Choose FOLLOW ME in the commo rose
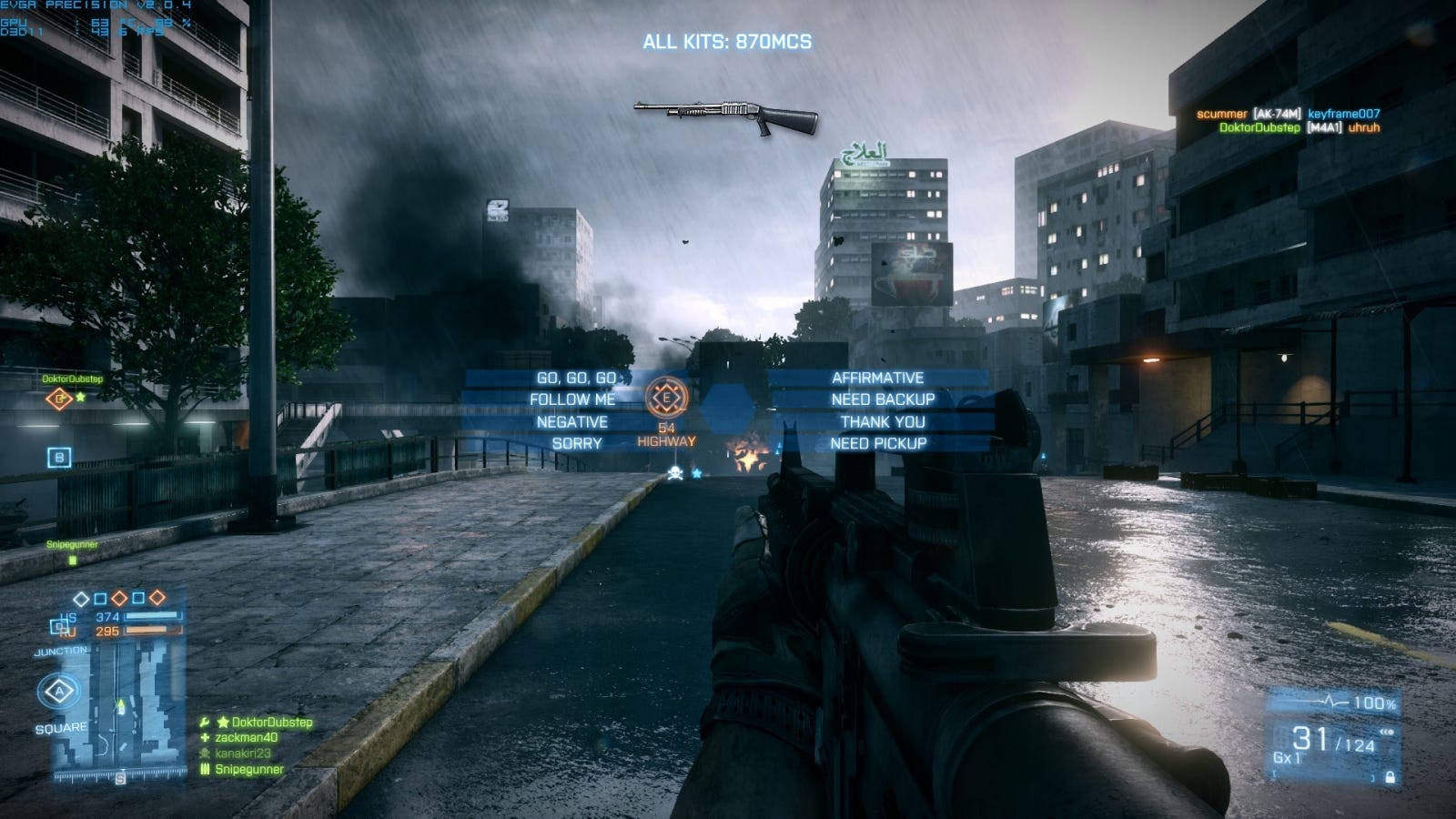 [x=572, y=399]
